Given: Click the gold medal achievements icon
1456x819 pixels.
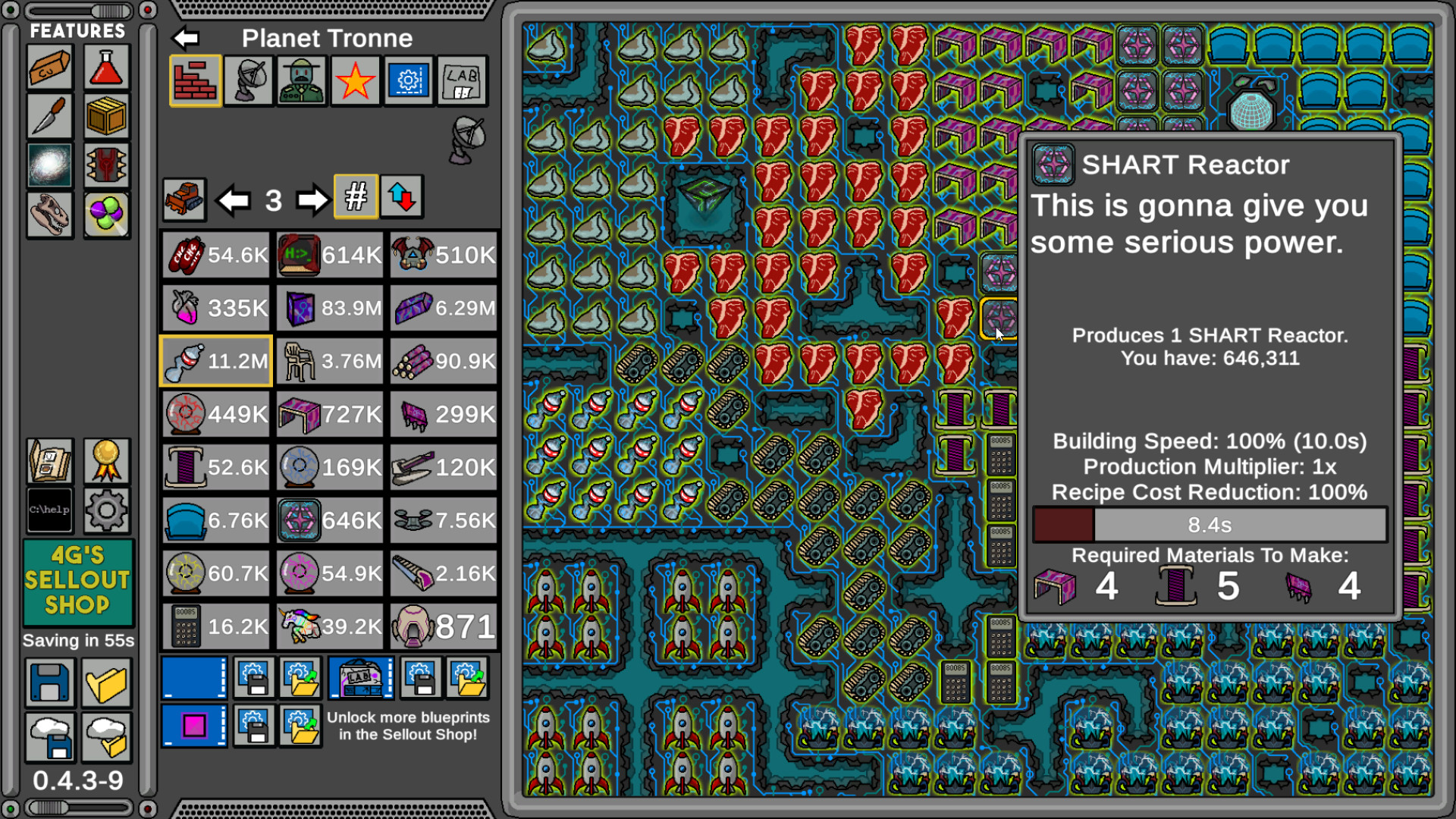Looking at the screenshot, I should pyautogui.click(x=106, y=462).
